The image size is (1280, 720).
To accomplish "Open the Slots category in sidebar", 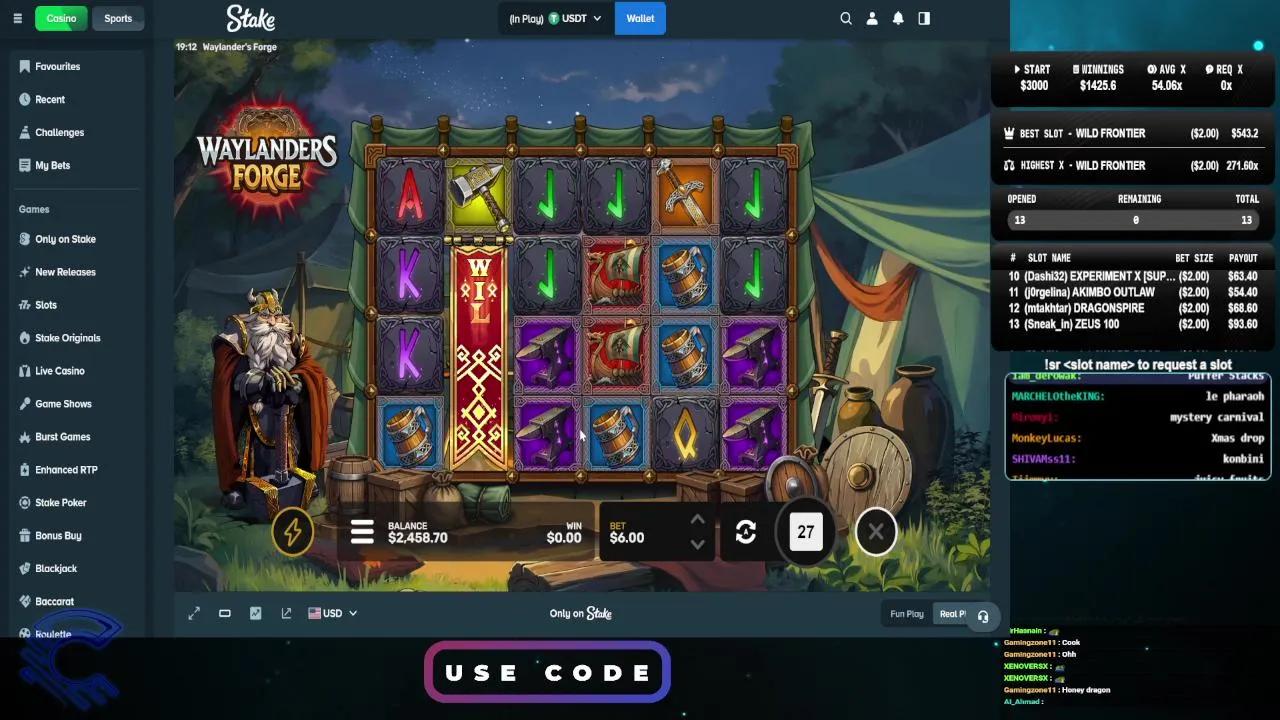I will coord(47,304).
